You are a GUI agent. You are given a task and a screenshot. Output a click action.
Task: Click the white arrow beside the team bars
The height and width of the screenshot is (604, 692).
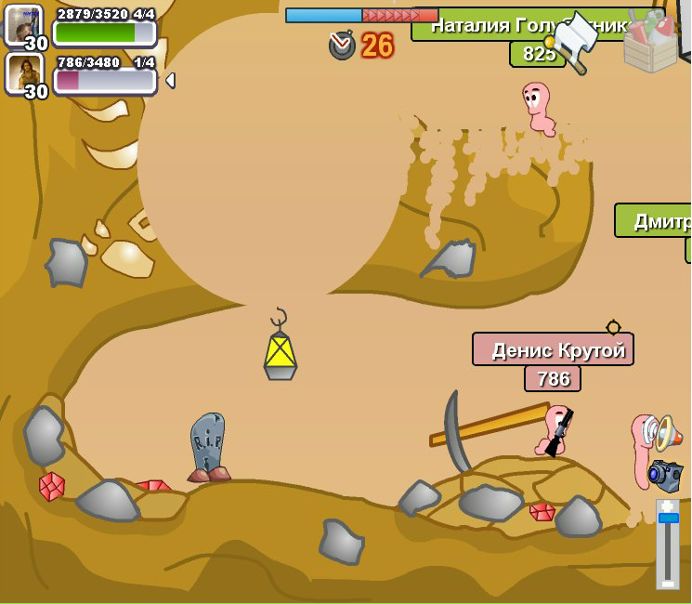170,80
